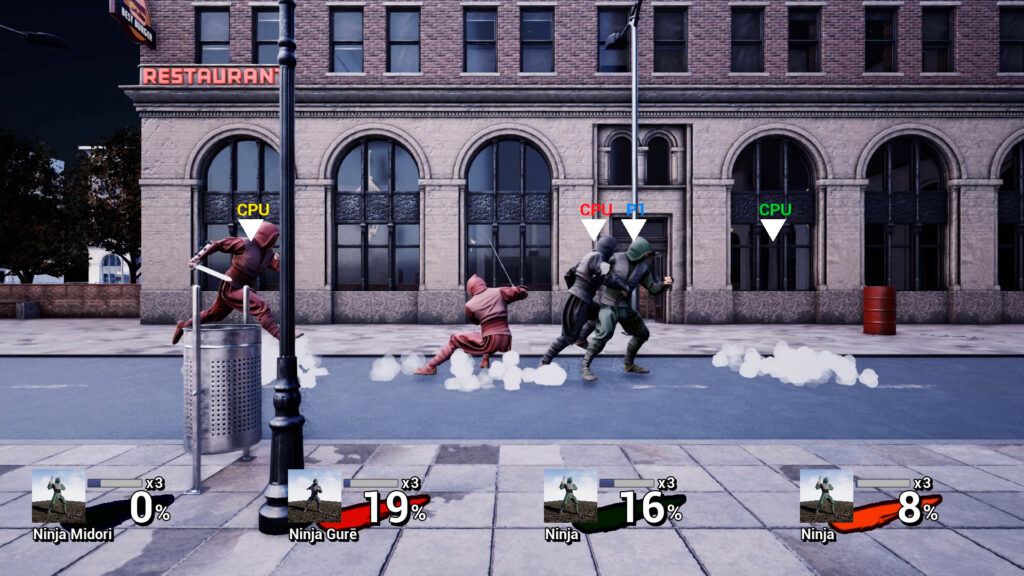Click the portrait beside the 16% damage
Image resolution: width=1024 pixels, height=576 pixels.
point(570,496)
